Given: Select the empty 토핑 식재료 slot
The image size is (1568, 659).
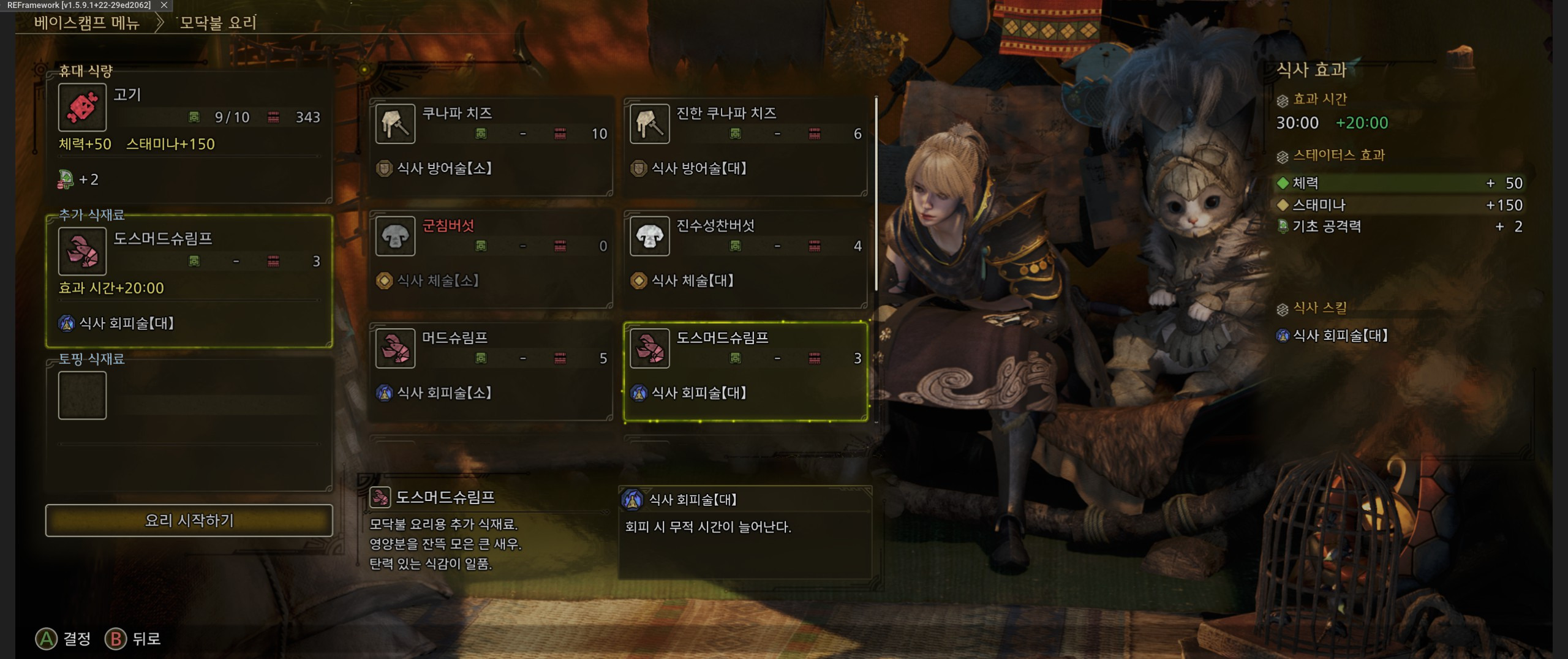Looking at the screenshot, I should 83,396.
